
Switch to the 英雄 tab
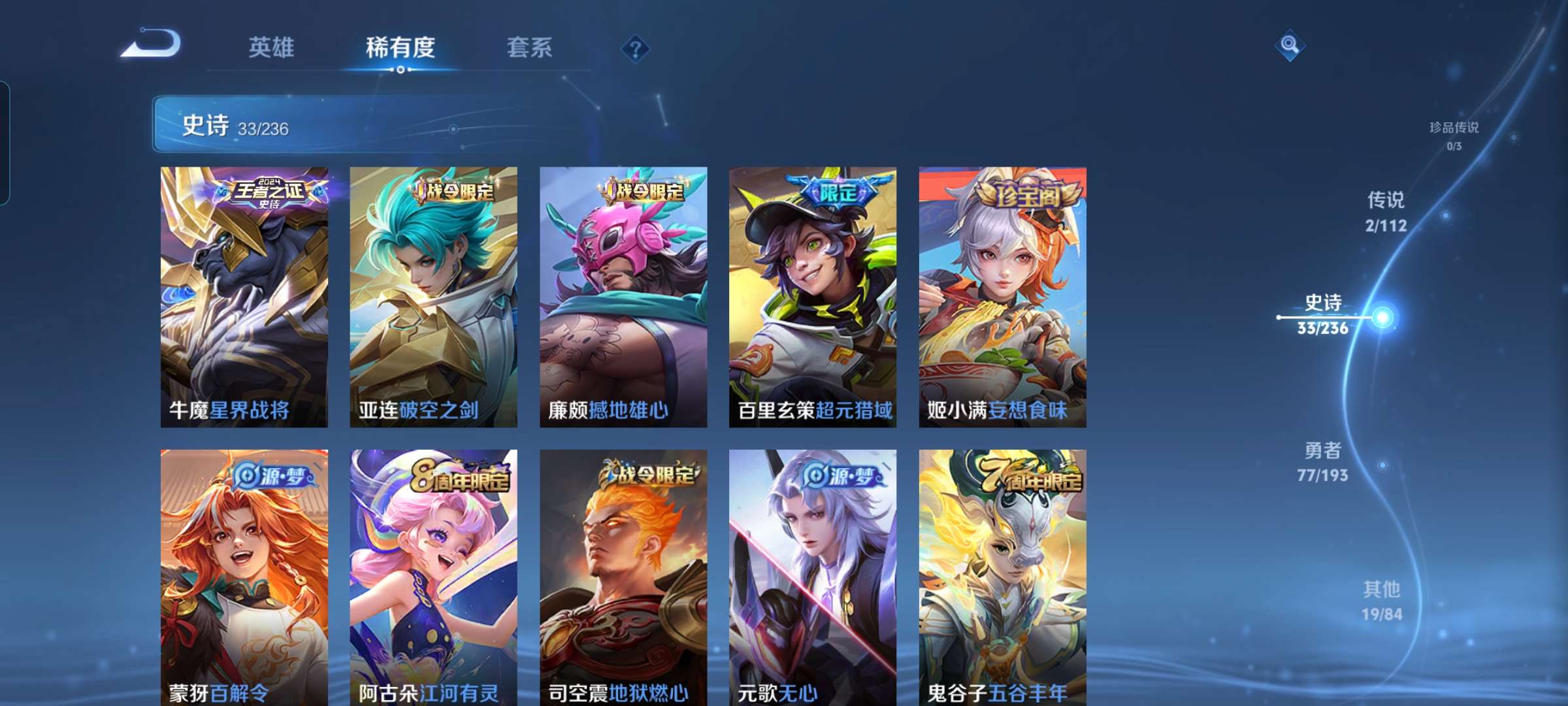[273, 48]
